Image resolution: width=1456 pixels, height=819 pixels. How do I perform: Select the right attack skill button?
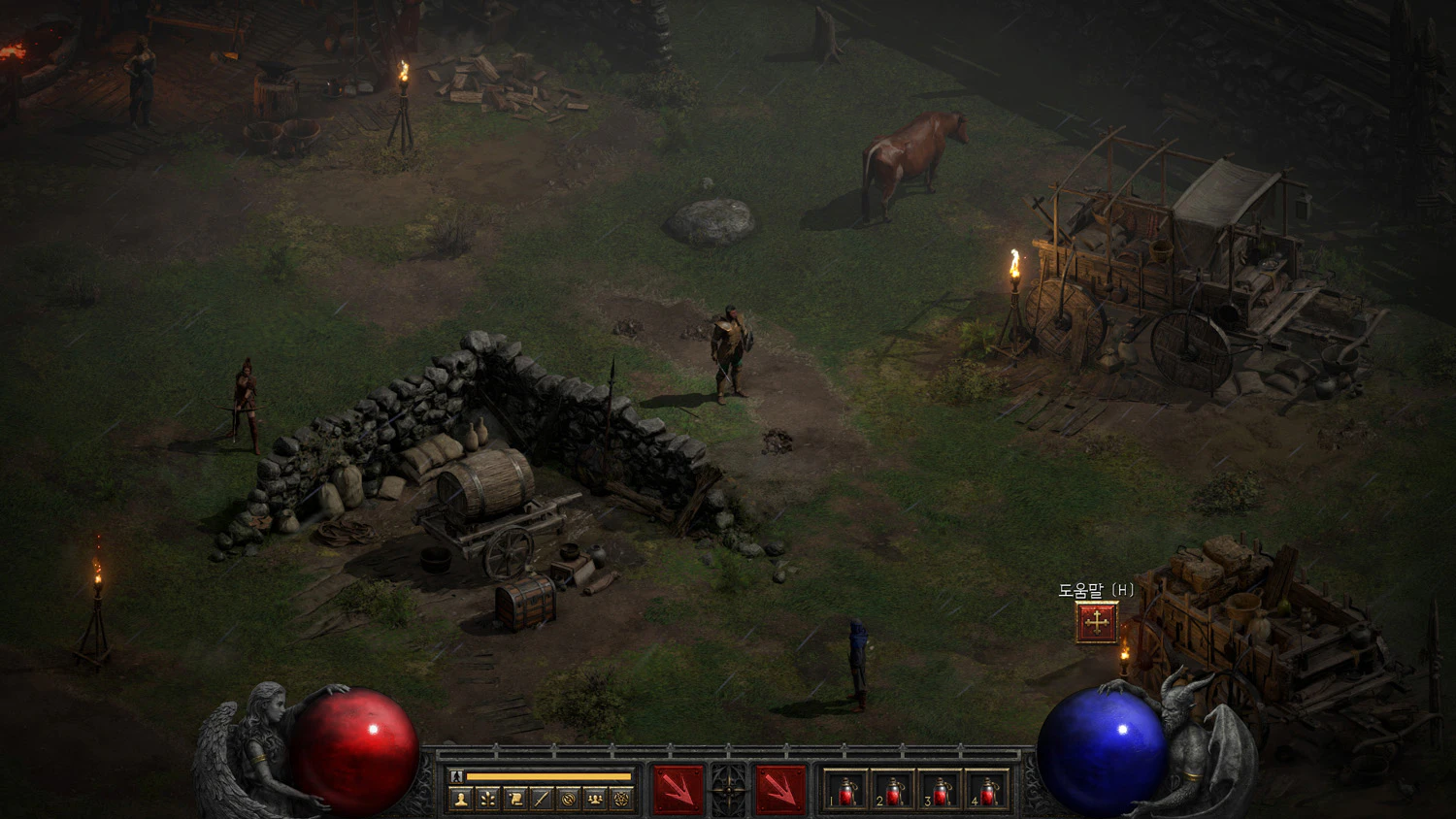[x=780, y=789]
